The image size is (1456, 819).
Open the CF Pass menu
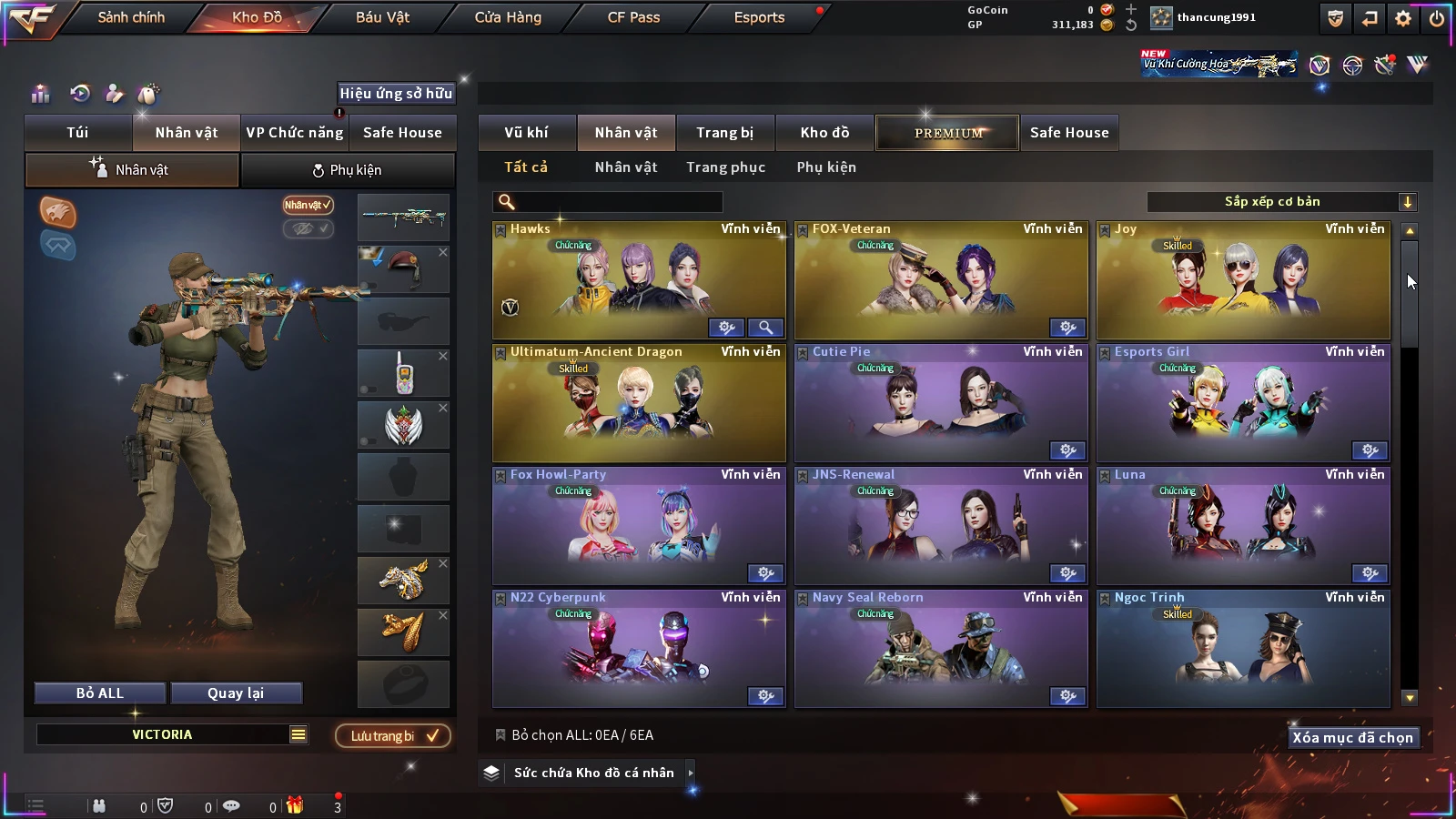tap(633, 17)
